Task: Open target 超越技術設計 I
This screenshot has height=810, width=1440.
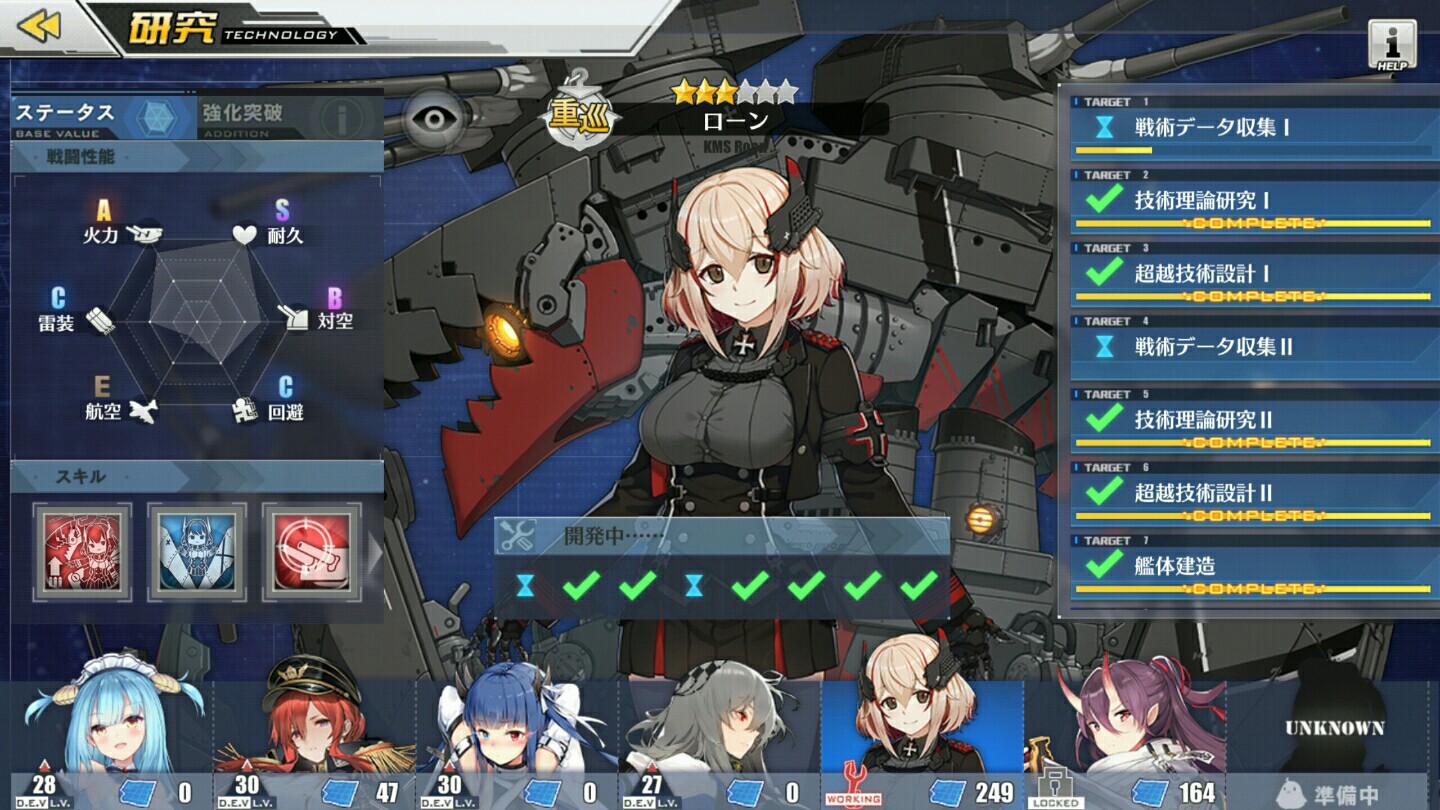Action: [1250, 275]
